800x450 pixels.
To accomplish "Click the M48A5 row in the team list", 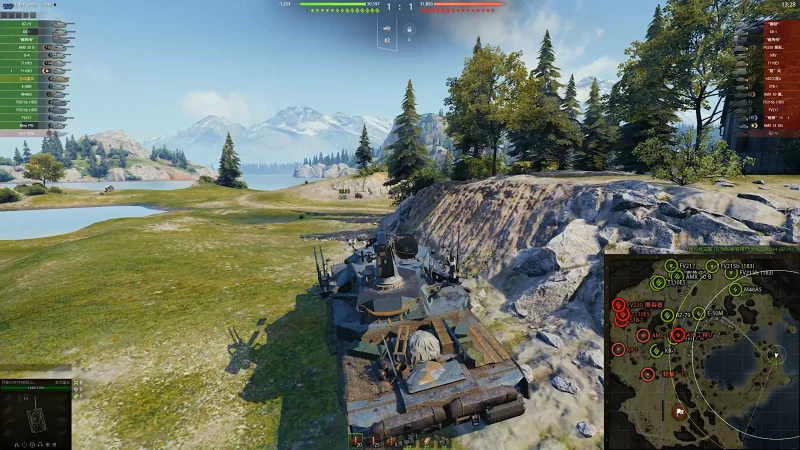I will 30,94.
